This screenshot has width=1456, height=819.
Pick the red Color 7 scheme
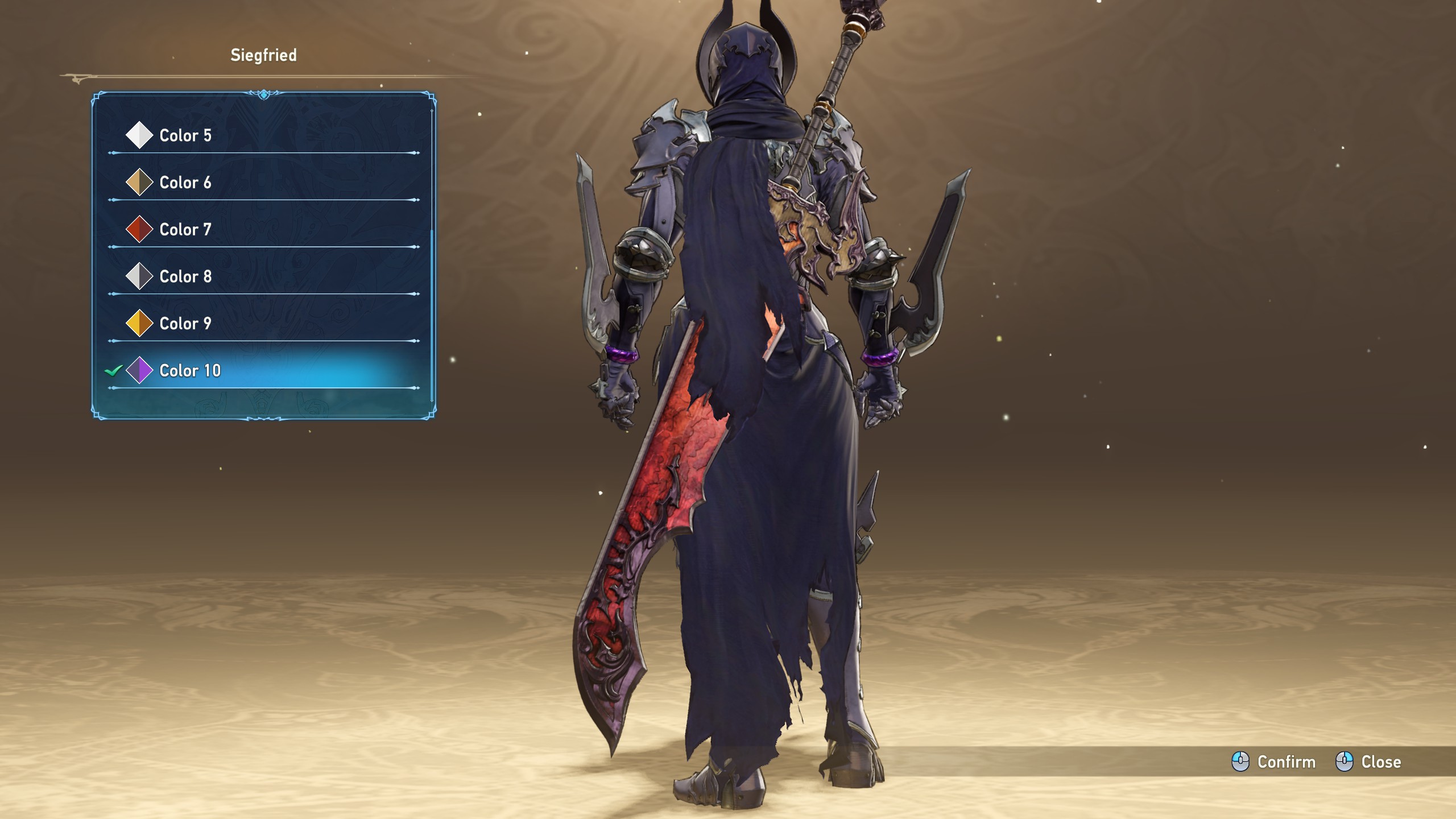pyautogui.click(x=185, y=230)
